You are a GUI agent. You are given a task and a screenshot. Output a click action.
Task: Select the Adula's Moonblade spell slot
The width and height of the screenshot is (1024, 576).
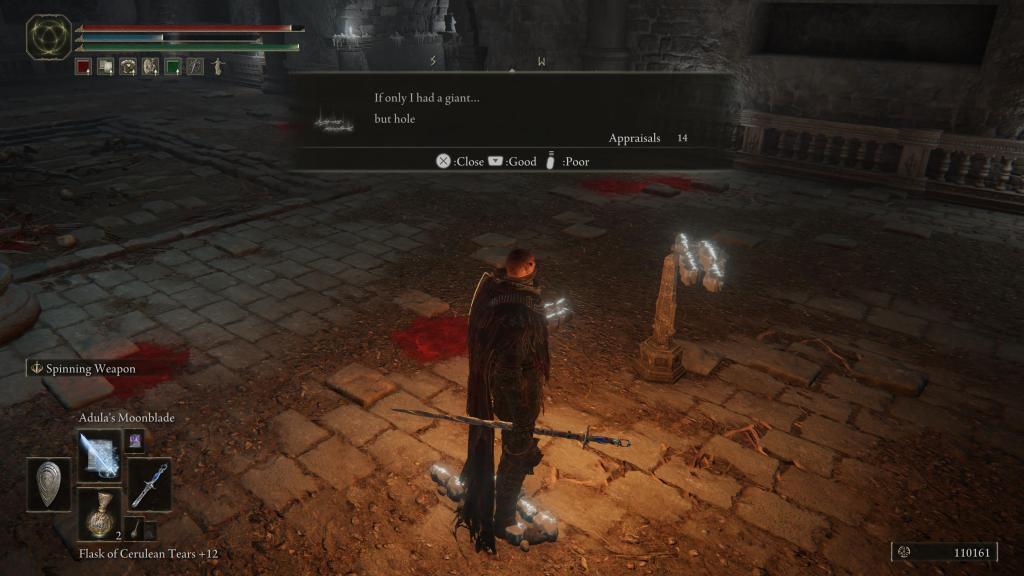[x=99, y=455]
